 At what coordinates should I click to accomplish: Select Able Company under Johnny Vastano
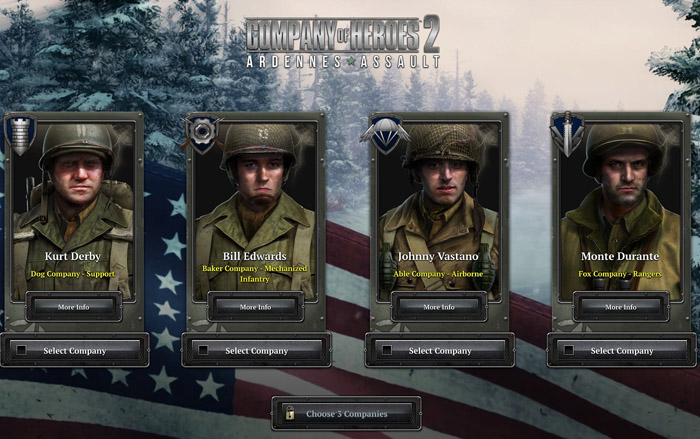[440, 351]
